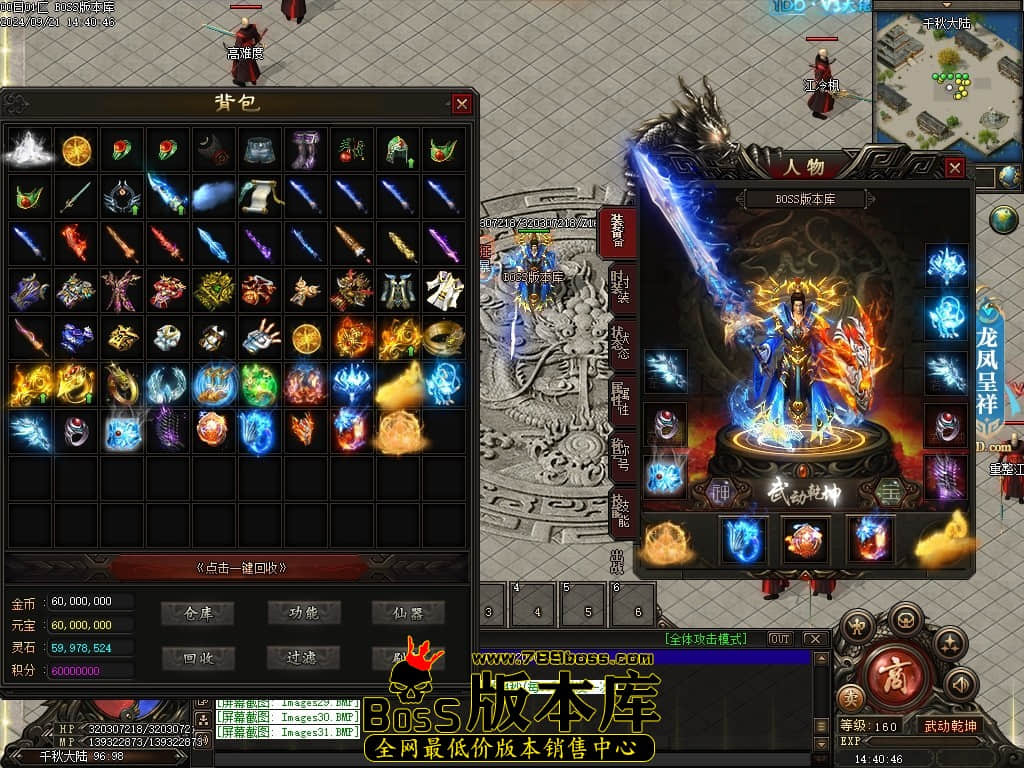Screen dimensions: 1024x768
Task: Click the 回收 recycle button
Action: click(200, 657)
